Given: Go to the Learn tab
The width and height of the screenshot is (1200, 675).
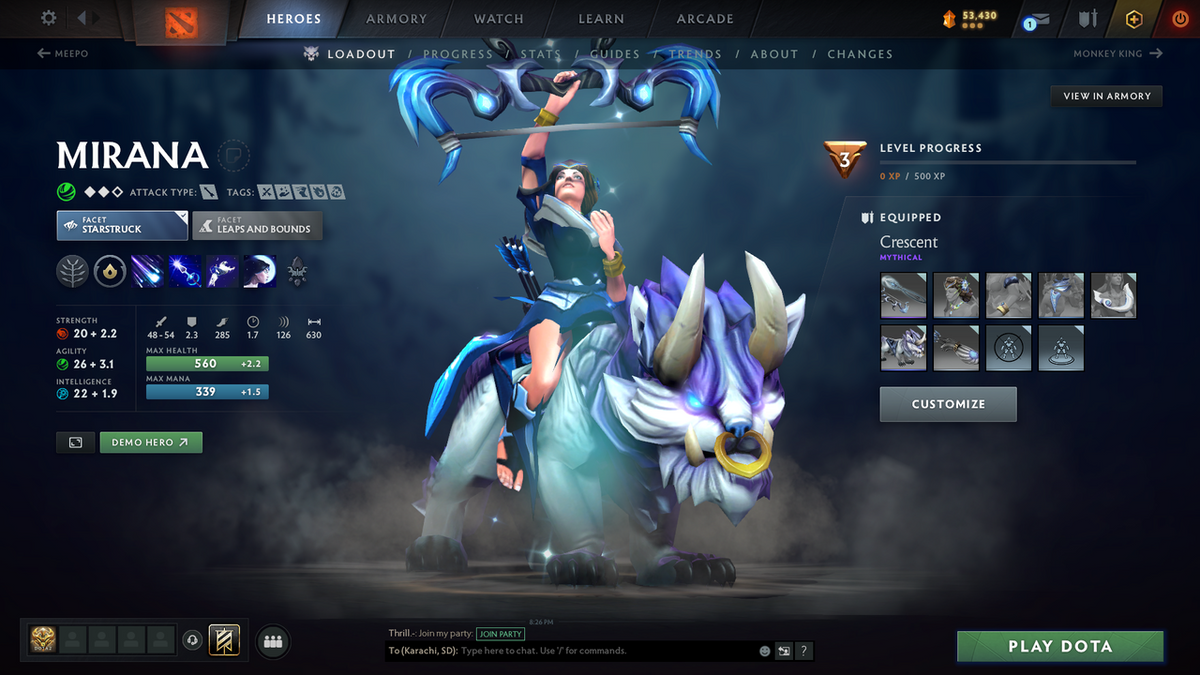Looking at the screenshot, I should click(601, 19).
